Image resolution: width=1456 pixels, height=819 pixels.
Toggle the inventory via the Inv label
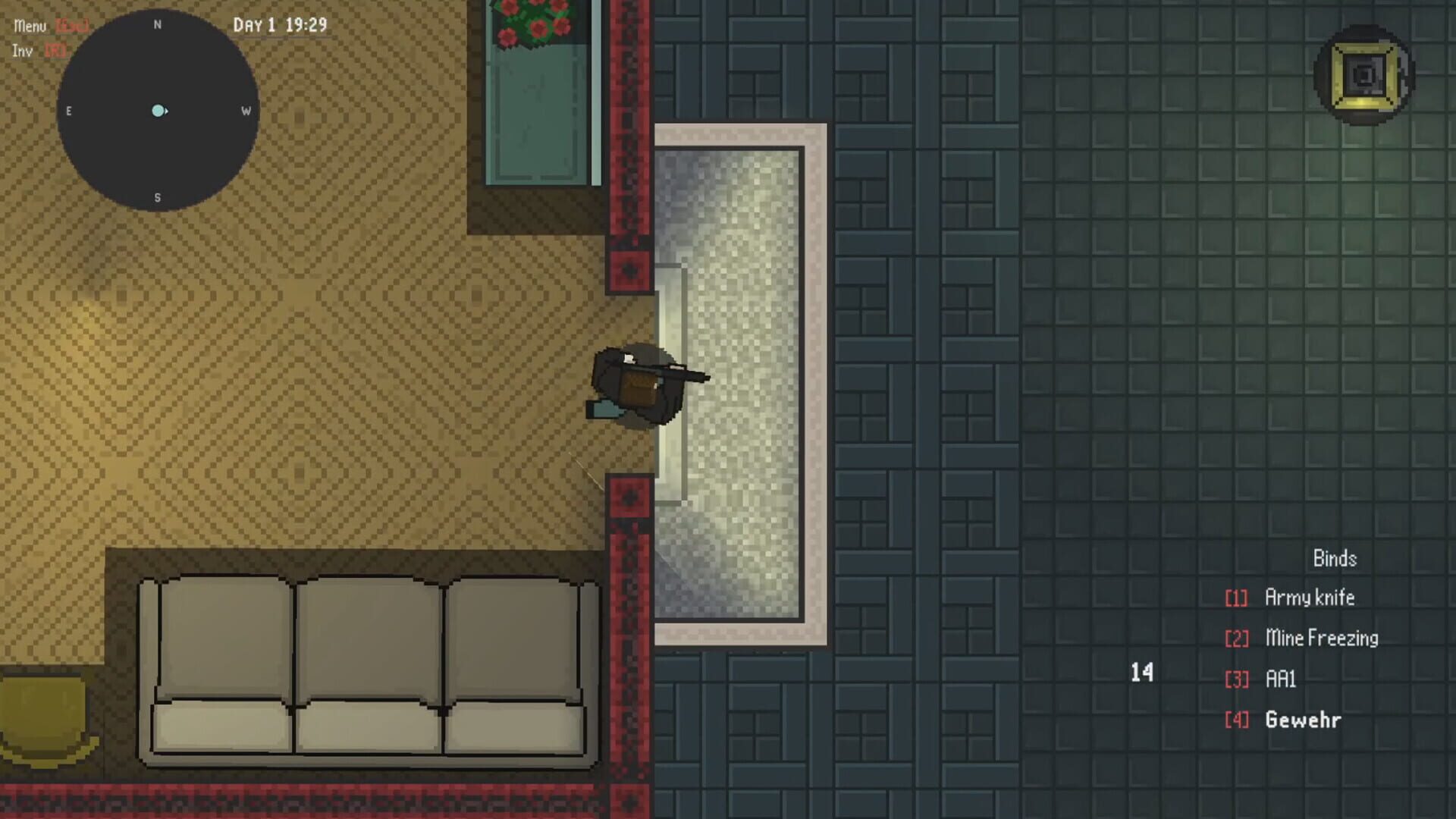22,51
